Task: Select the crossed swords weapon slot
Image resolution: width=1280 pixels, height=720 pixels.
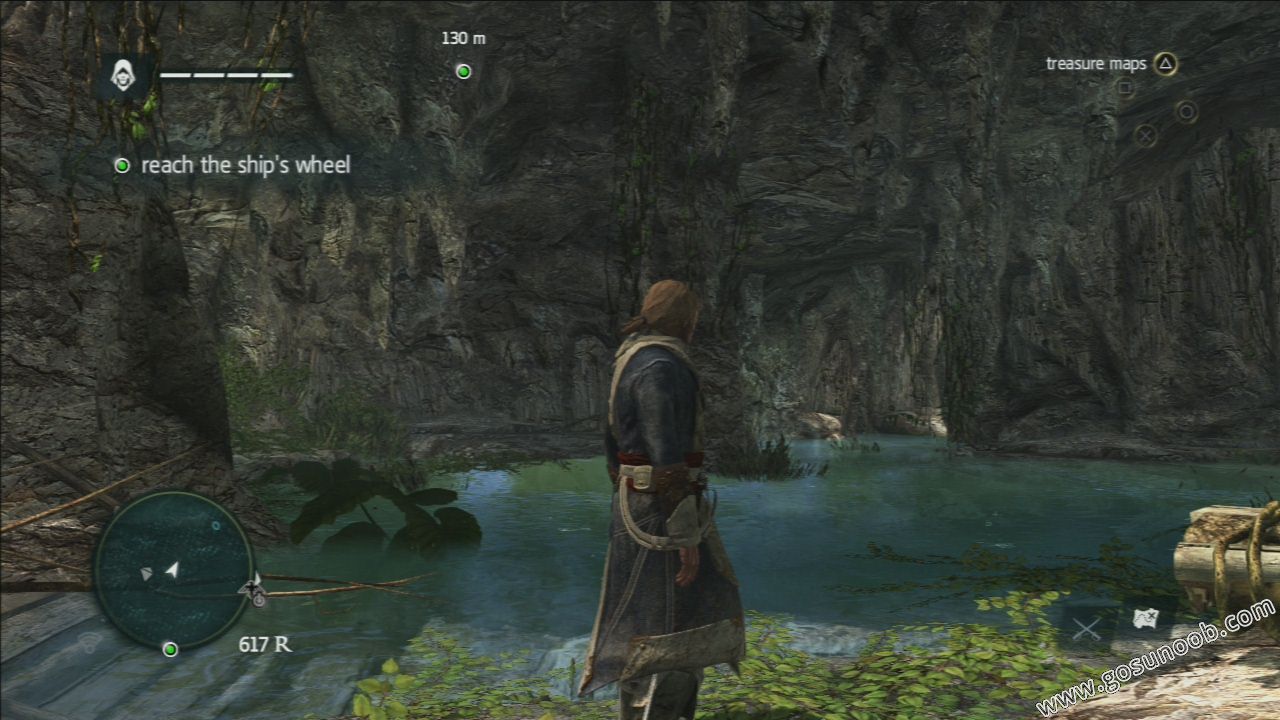Action: tap(1086, 629)
